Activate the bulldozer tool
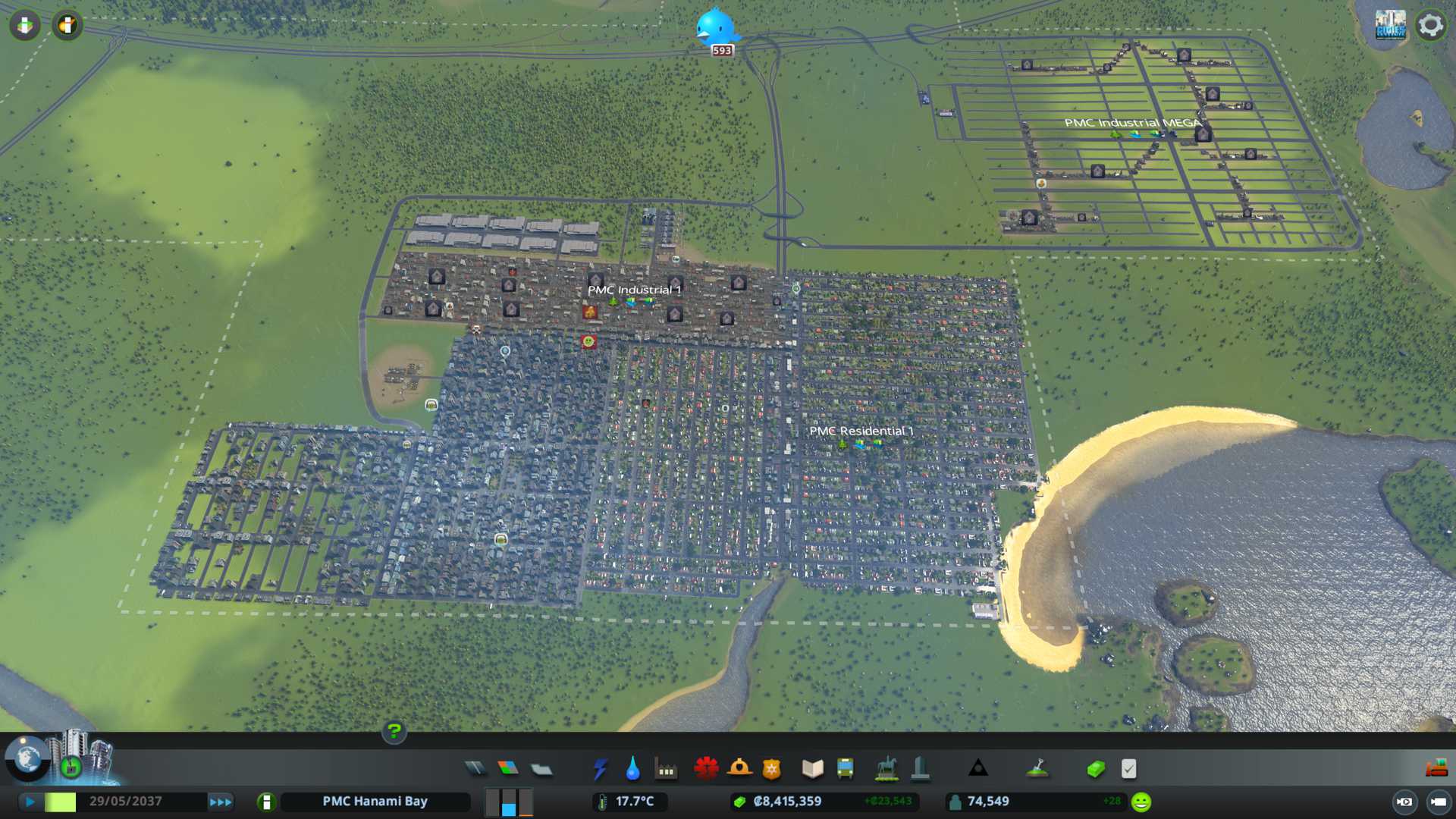1456x819 pixels. coord(1436,769)
